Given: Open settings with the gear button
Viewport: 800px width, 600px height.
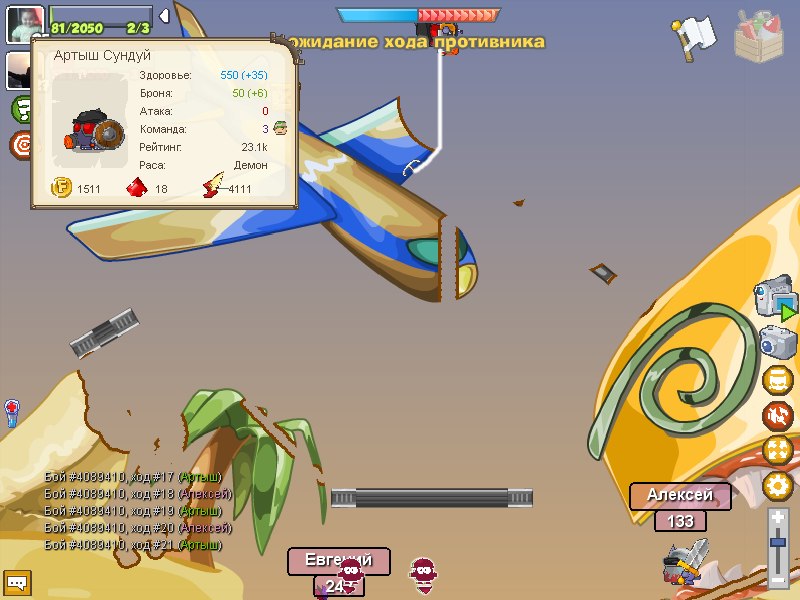Looking at the screenshot, I should click(x=777, y=486).
